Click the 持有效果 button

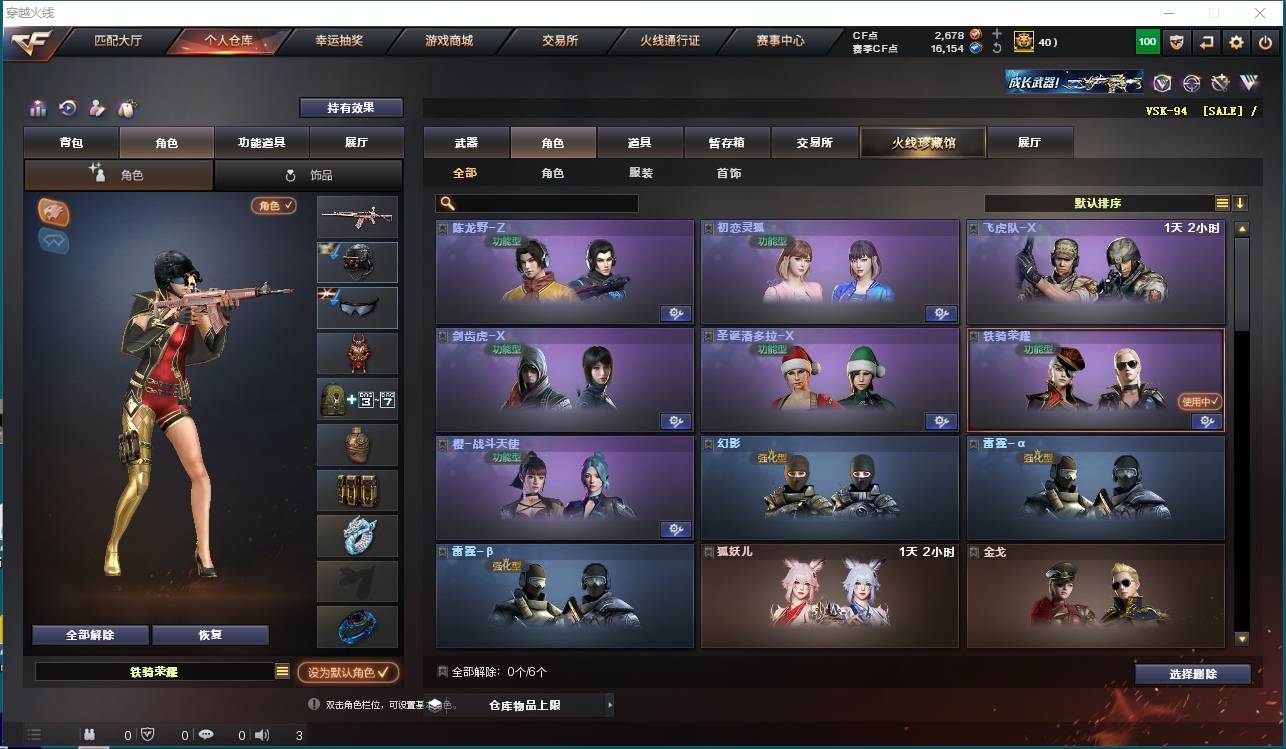tap(350, 107)
